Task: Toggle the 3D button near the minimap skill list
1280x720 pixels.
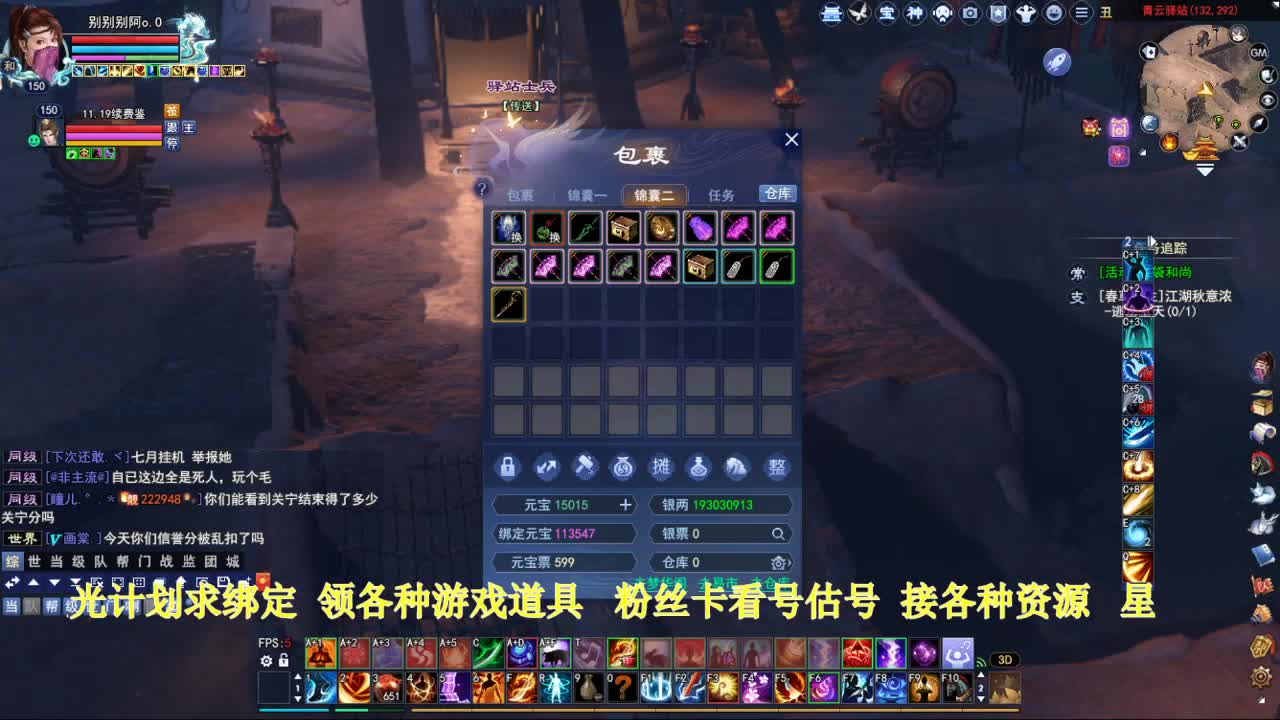Action: [1004, 659]
